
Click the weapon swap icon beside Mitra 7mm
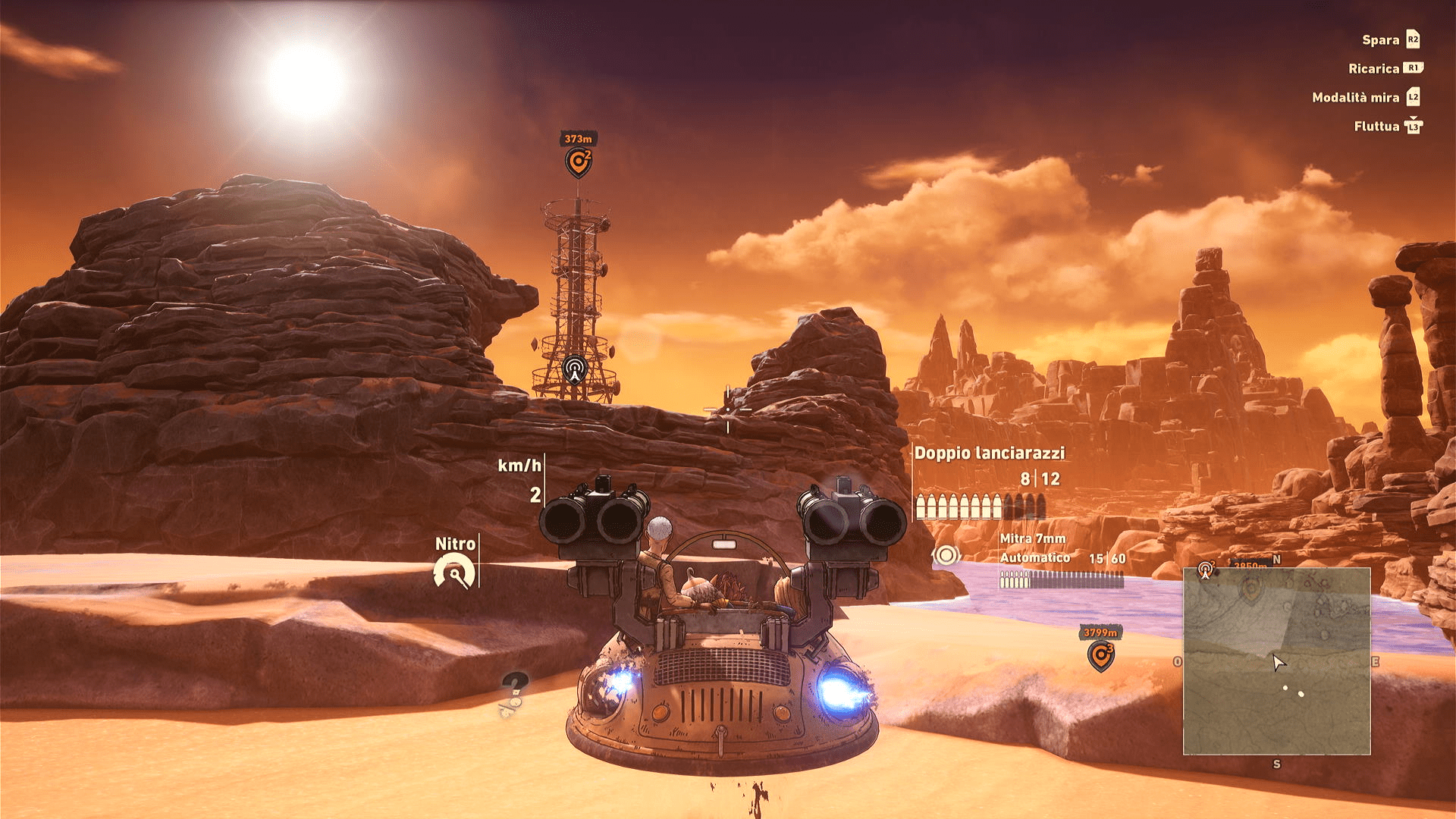pyautogui.click(x=946, y=556)
